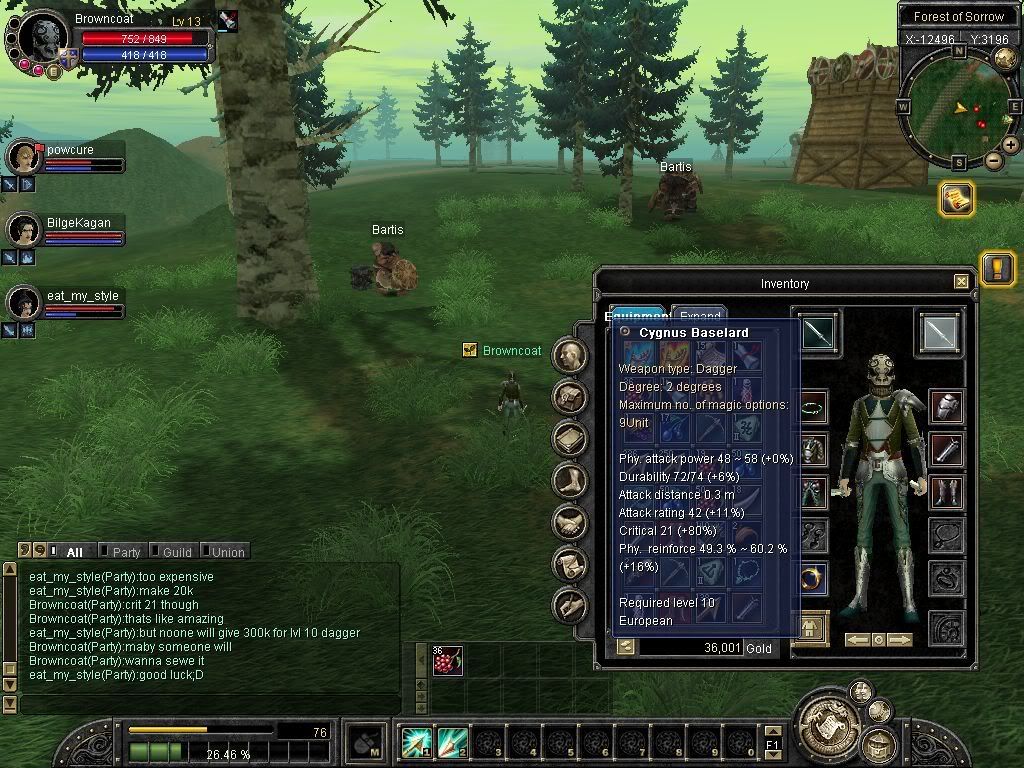This screenshot has width=1024, height=768.
Task: Select the equipped gold ring slot
Action: [x=812, y=578]
